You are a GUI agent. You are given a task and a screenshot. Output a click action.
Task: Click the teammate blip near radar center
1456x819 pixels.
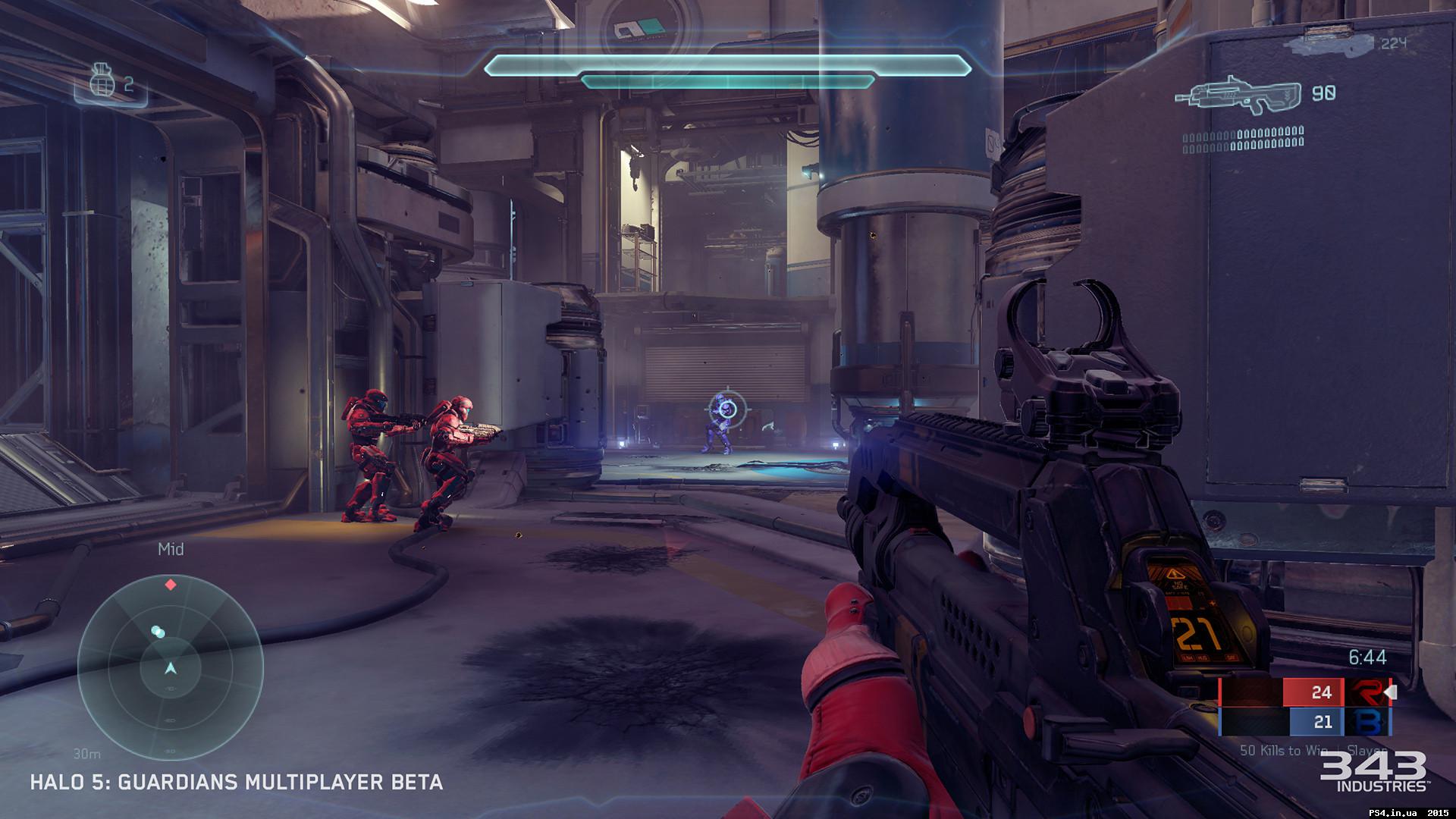point(158,631)
